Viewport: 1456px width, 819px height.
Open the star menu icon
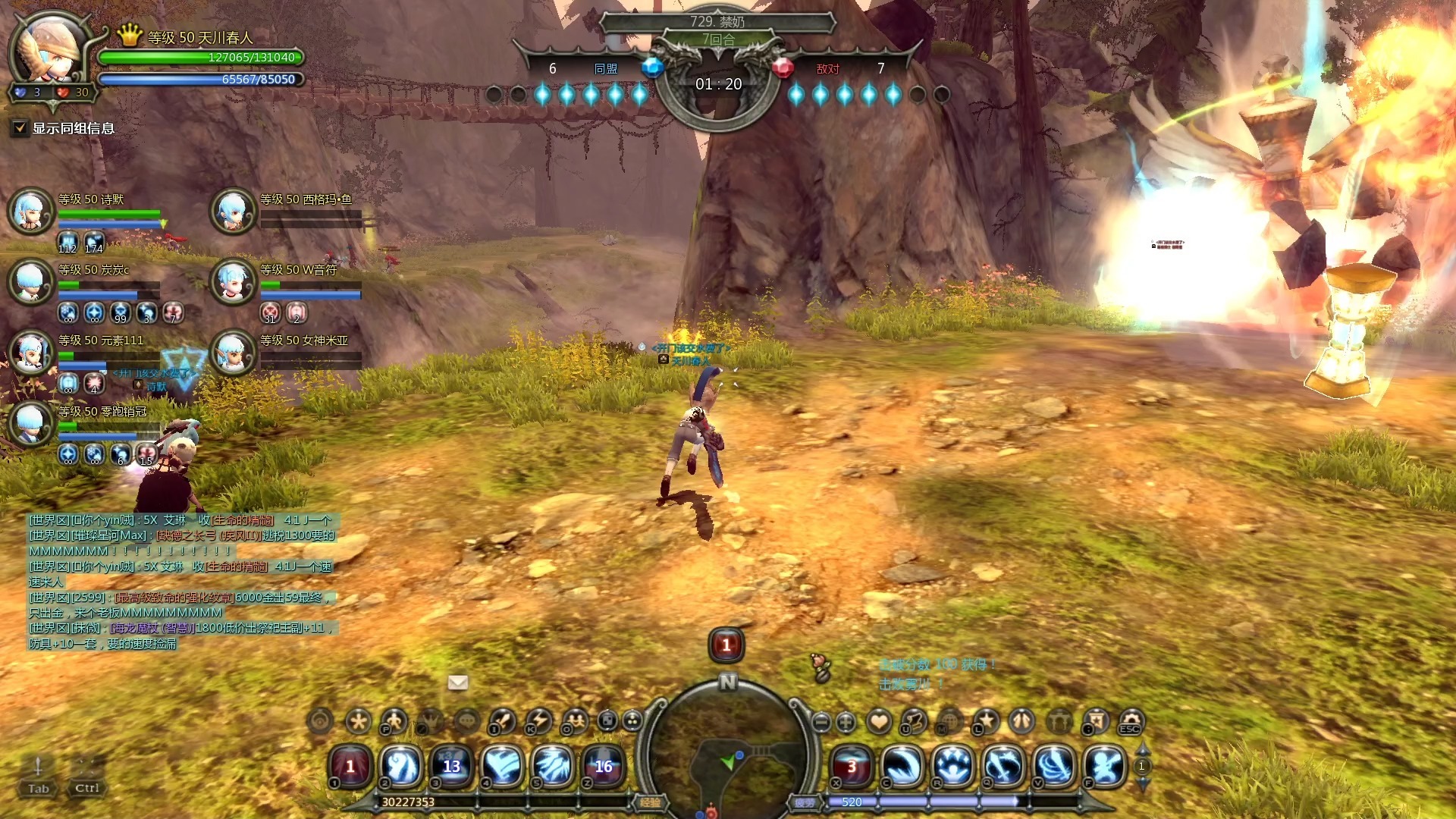tap(986, 721)
